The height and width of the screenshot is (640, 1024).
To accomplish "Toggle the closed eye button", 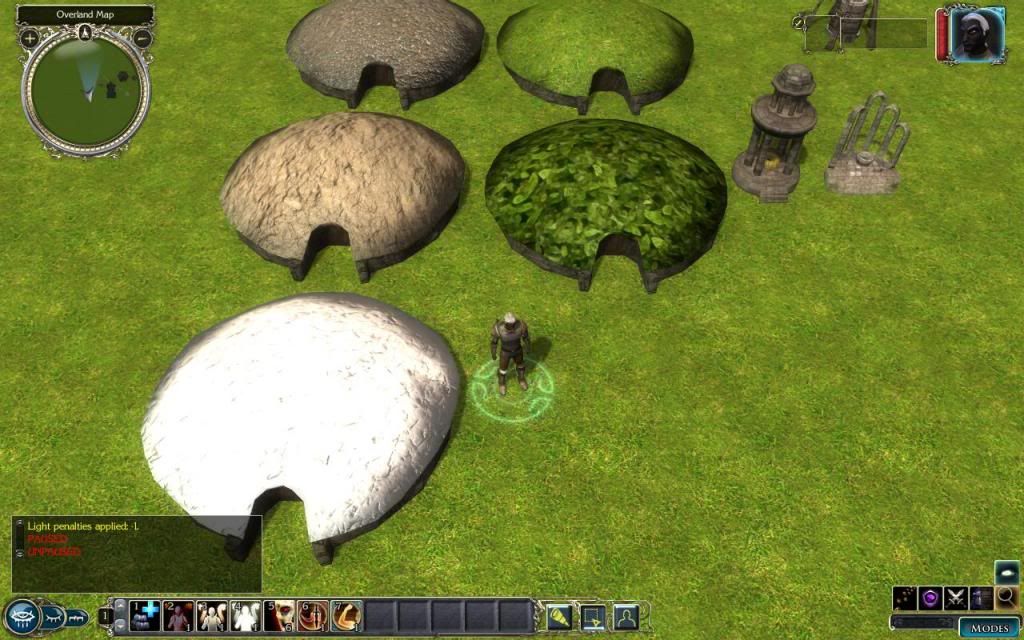I will (x=52, y=616).
